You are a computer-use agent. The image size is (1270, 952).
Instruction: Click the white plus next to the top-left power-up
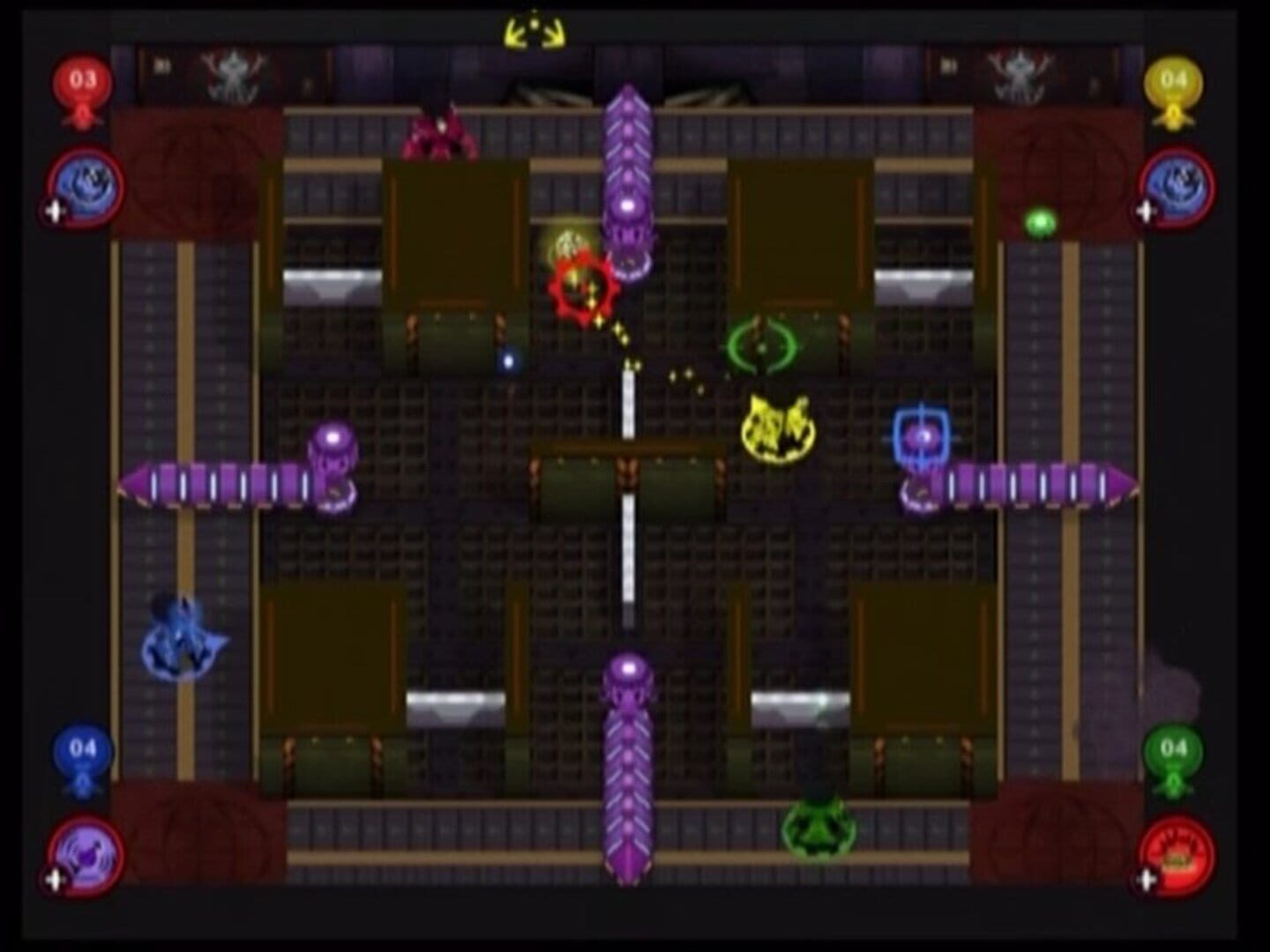point(53,210)
